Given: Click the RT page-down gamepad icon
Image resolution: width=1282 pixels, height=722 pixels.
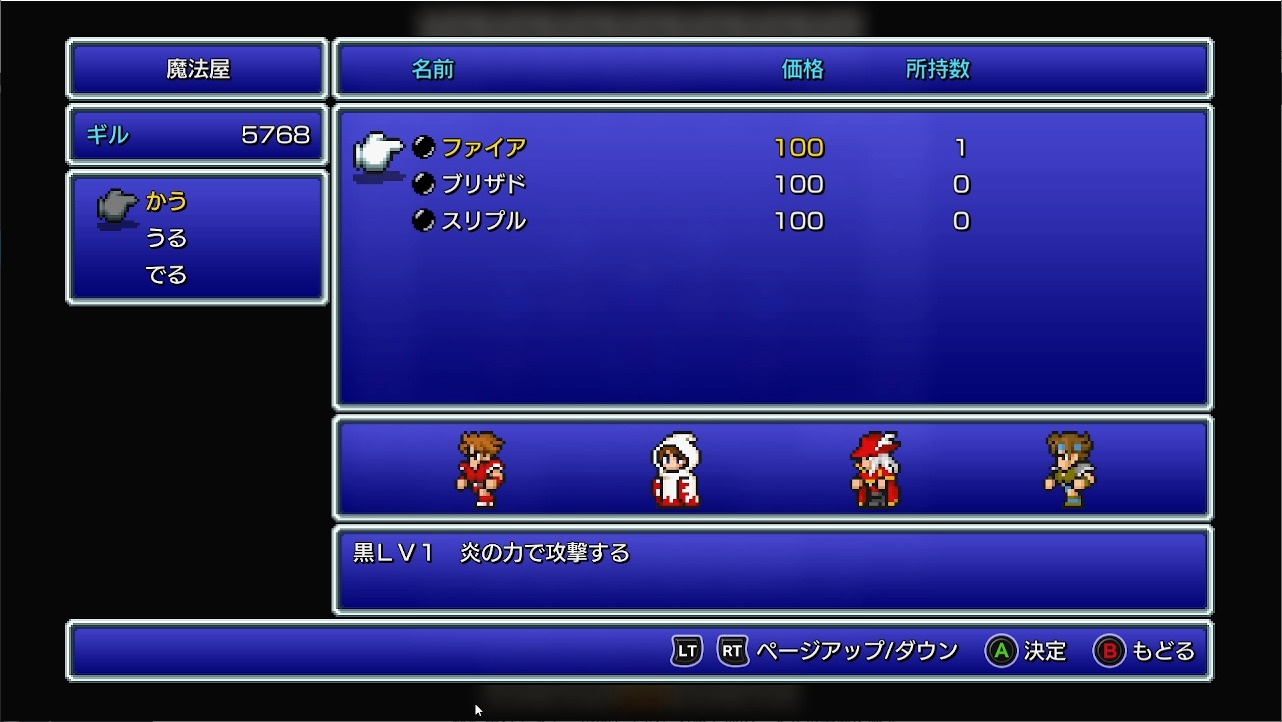Looking at the screenshot, I should click(733, 650).
